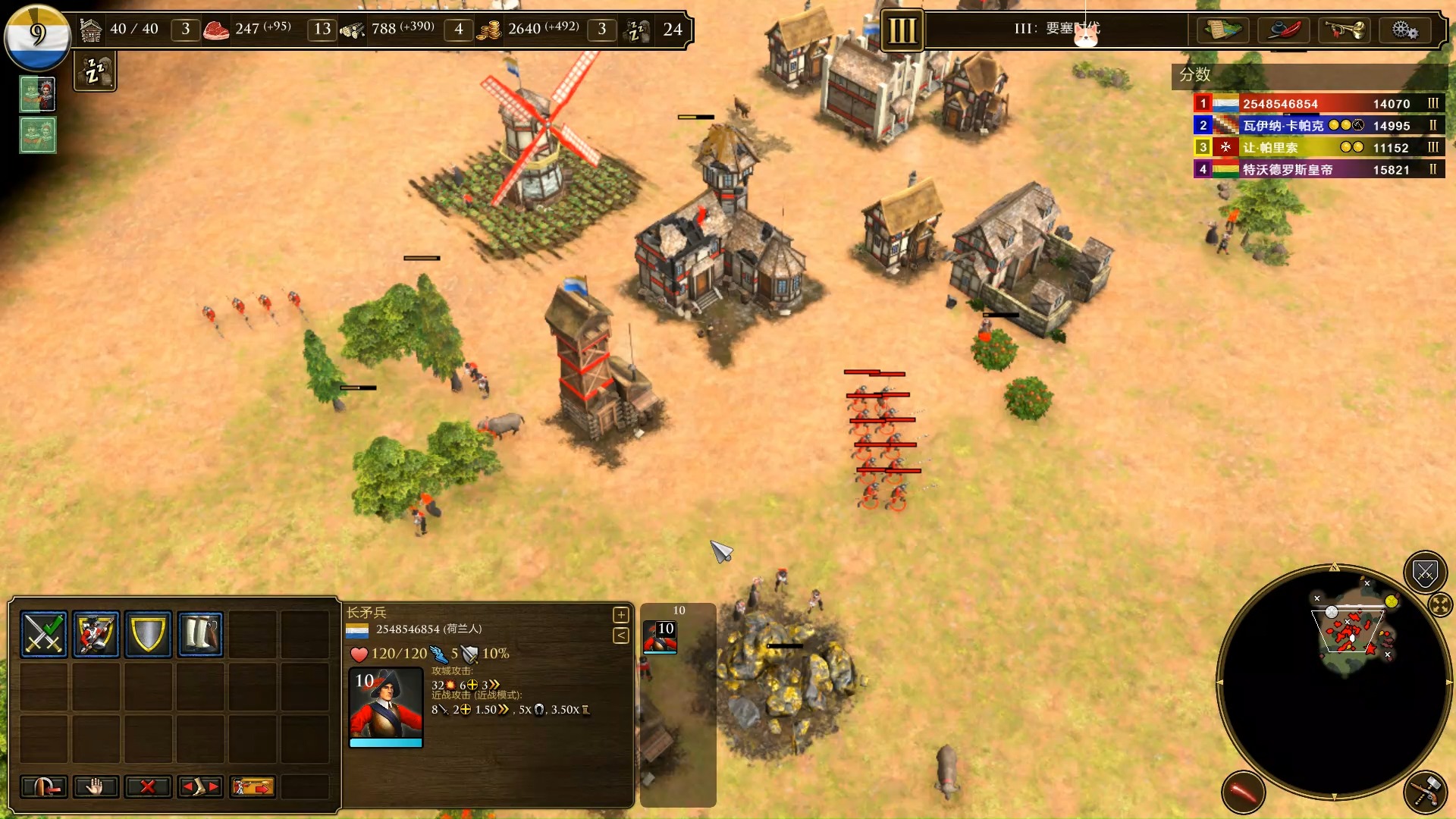Select the white boots and pistol icon
The height and width of the screenshot is (819, 1456).
pyautogui.click(x=201, y=634)
